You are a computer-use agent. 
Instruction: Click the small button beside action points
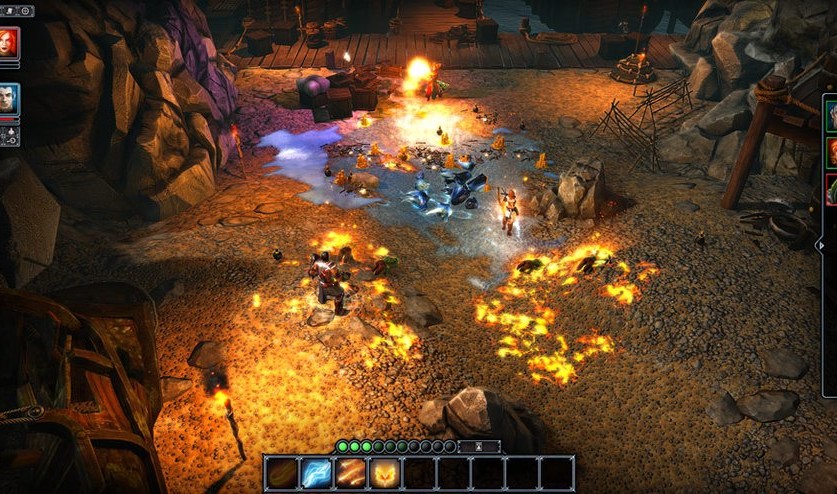click(479, 446)
